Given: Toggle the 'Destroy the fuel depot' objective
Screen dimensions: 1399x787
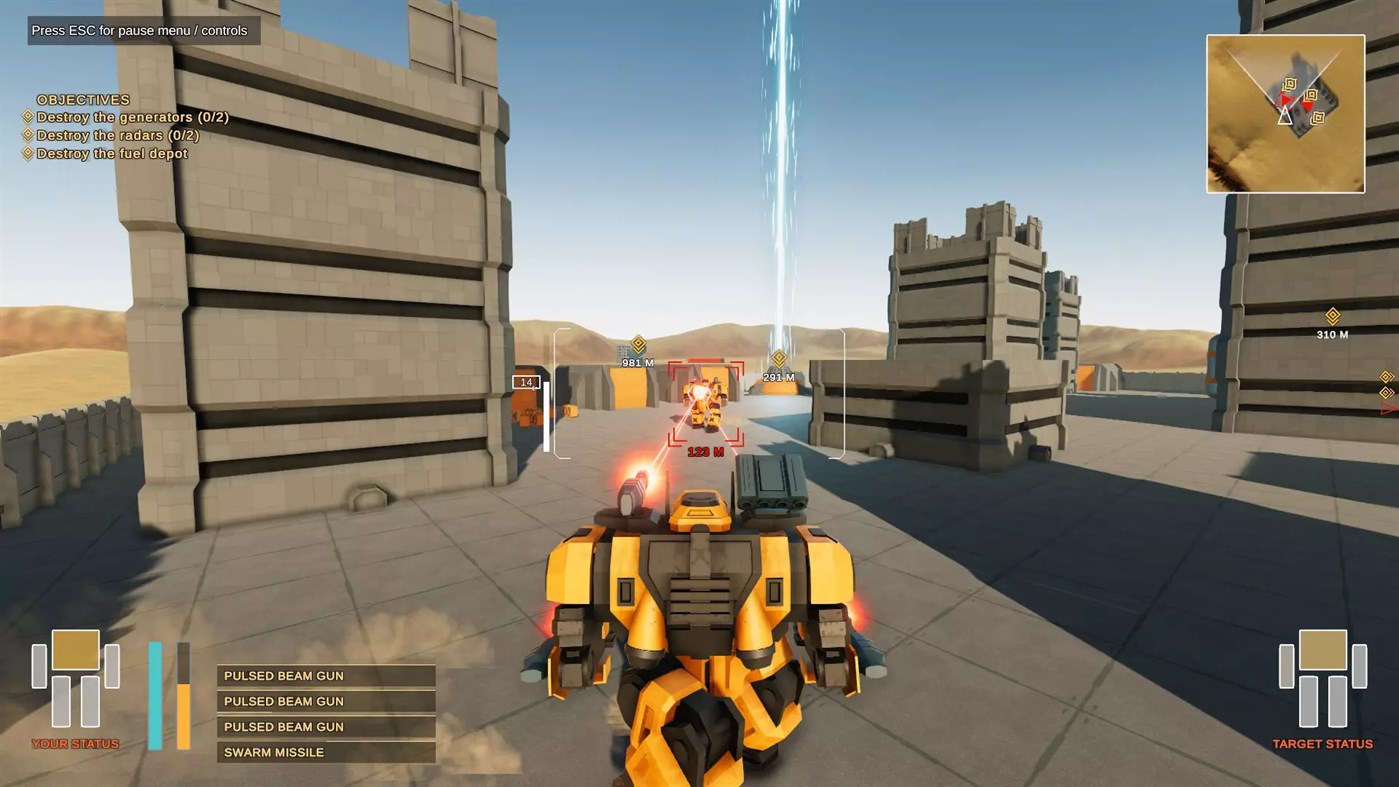Looking at the screenshot, I should 111,153.
